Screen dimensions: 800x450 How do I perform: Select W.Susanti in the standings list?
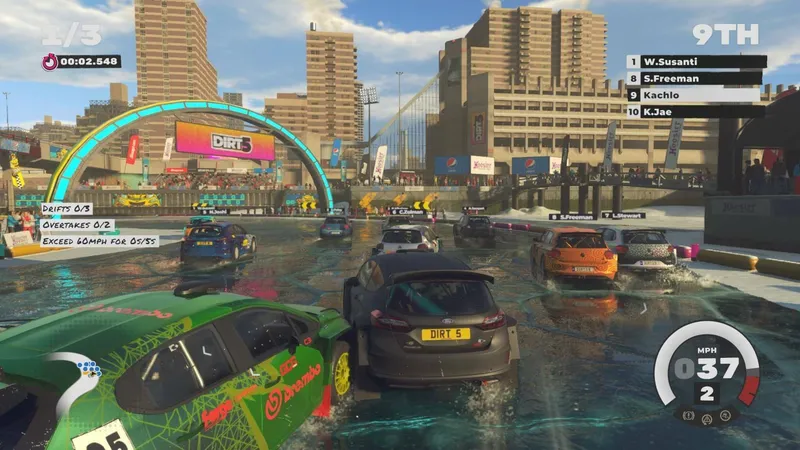[696, 62]
